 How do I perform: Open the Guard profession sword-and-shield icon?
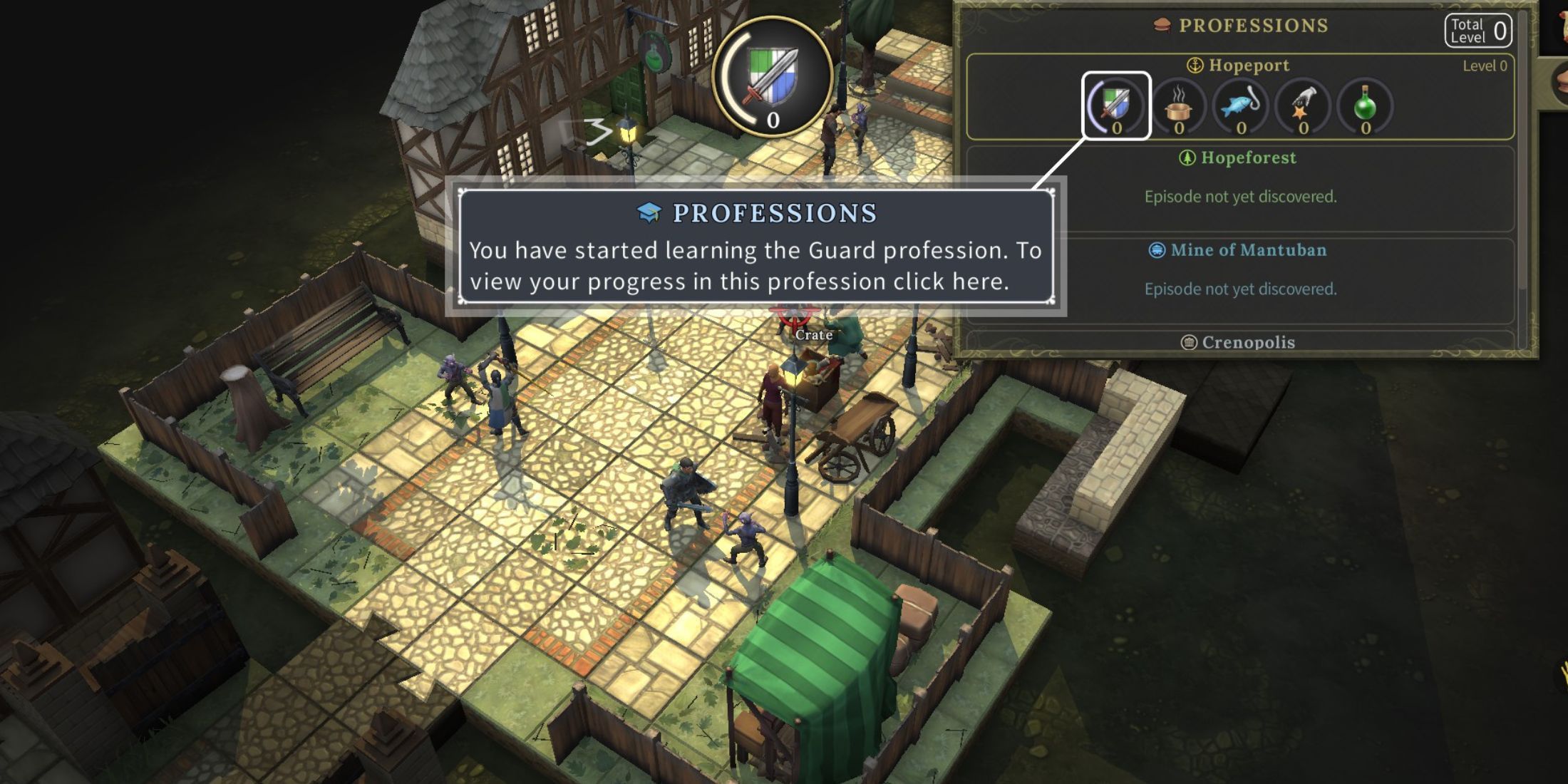point(1116,105)
